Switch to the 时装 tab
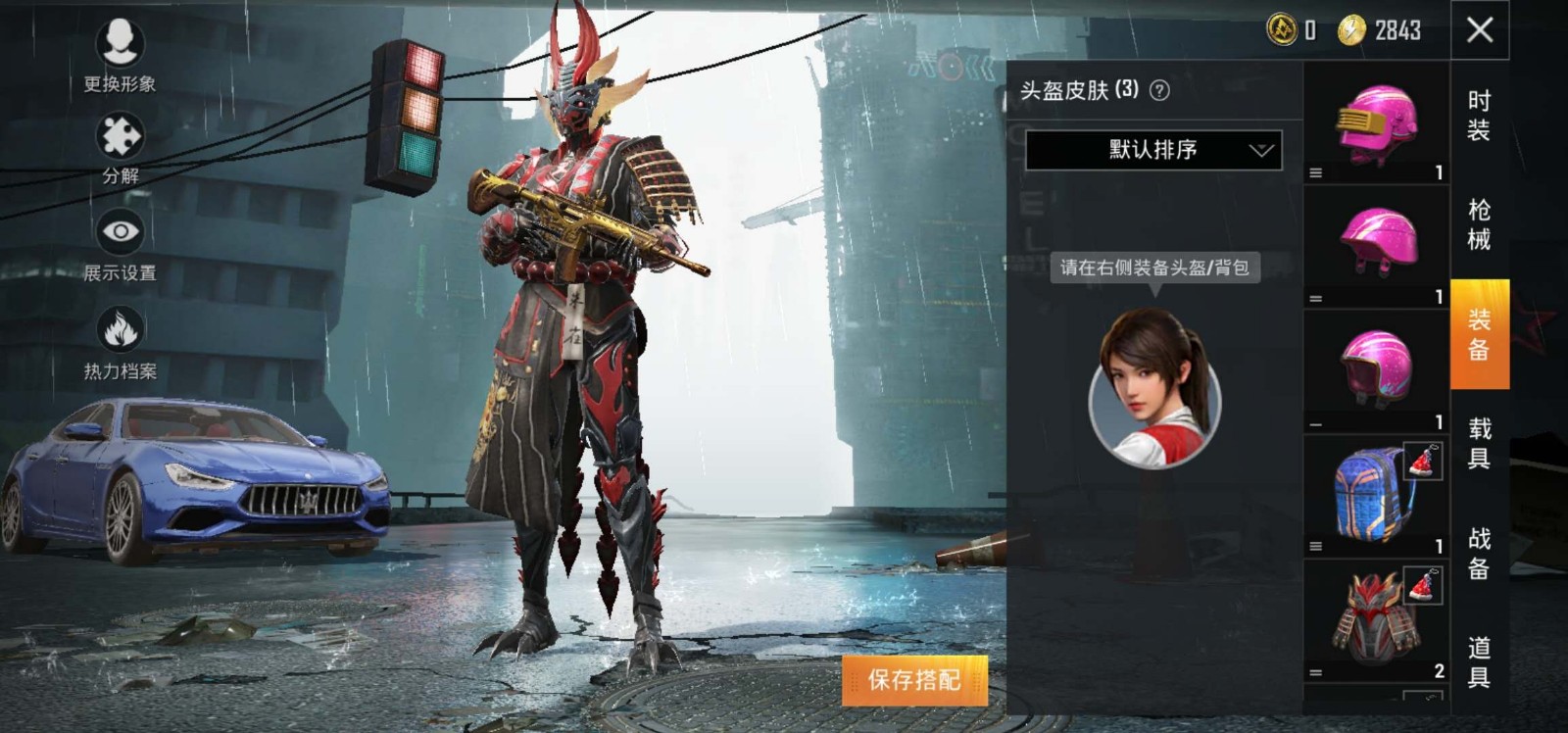This screenshot has height=733, width=1568. 1479,115
